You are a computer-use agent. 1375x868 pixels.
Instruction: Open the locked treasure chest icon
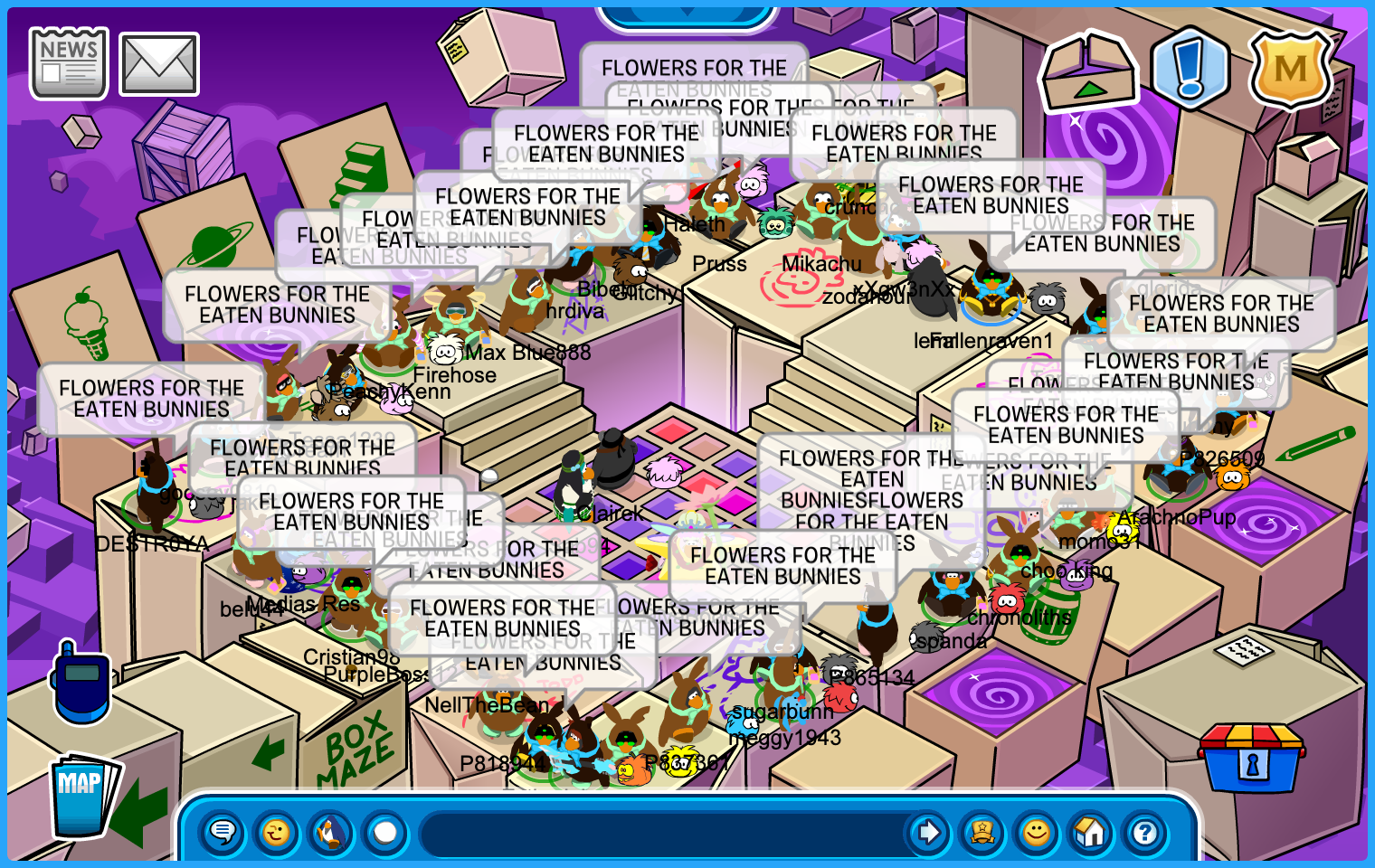(1252, 759)
